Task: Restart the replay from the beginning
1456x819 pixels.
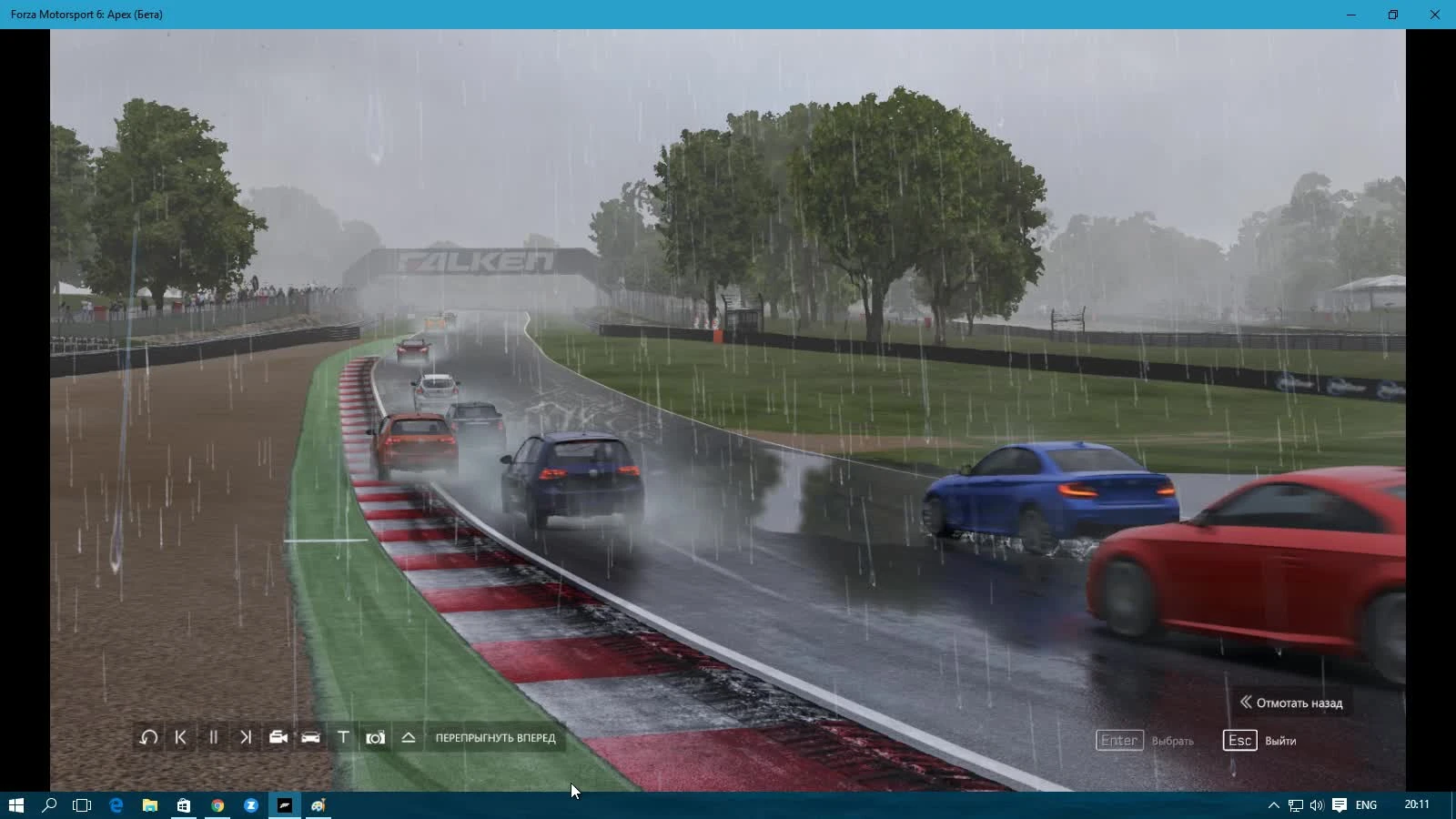Action: pos(147,738)
